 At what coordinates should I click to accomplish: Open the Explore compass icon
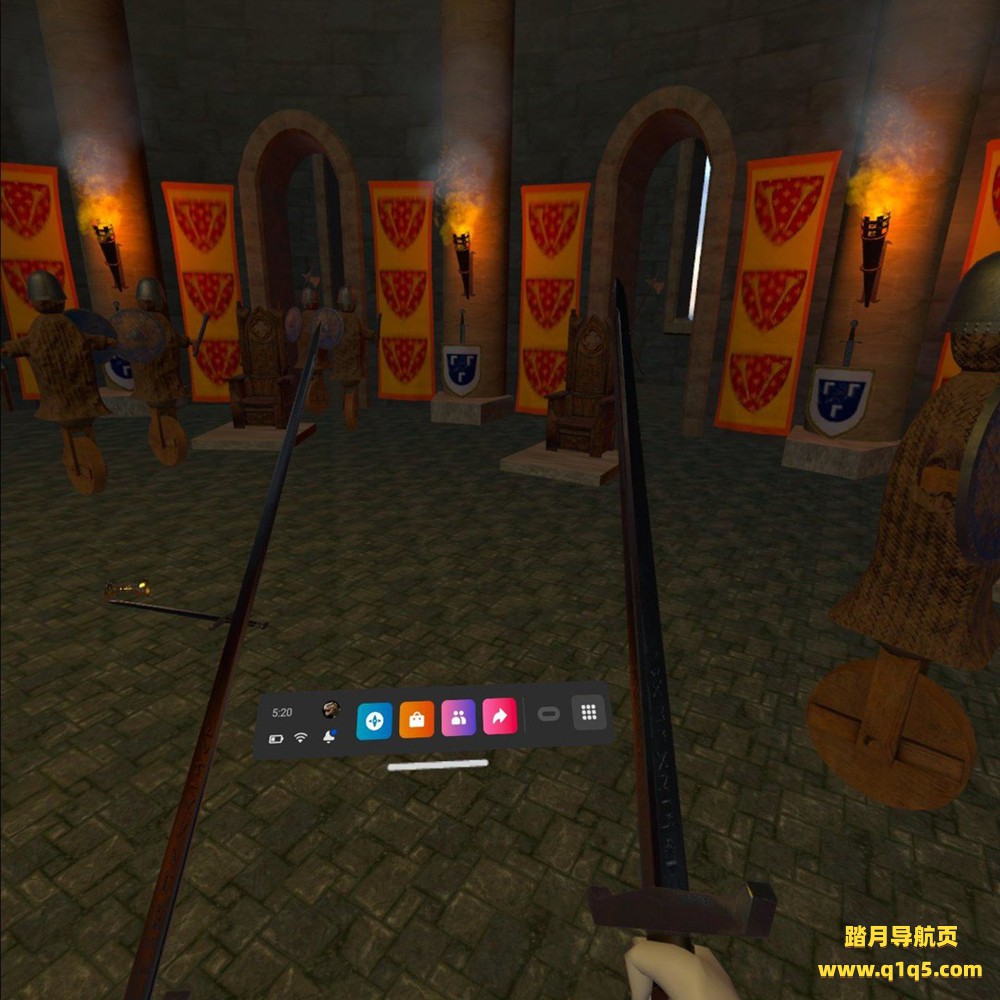(374, 720)
